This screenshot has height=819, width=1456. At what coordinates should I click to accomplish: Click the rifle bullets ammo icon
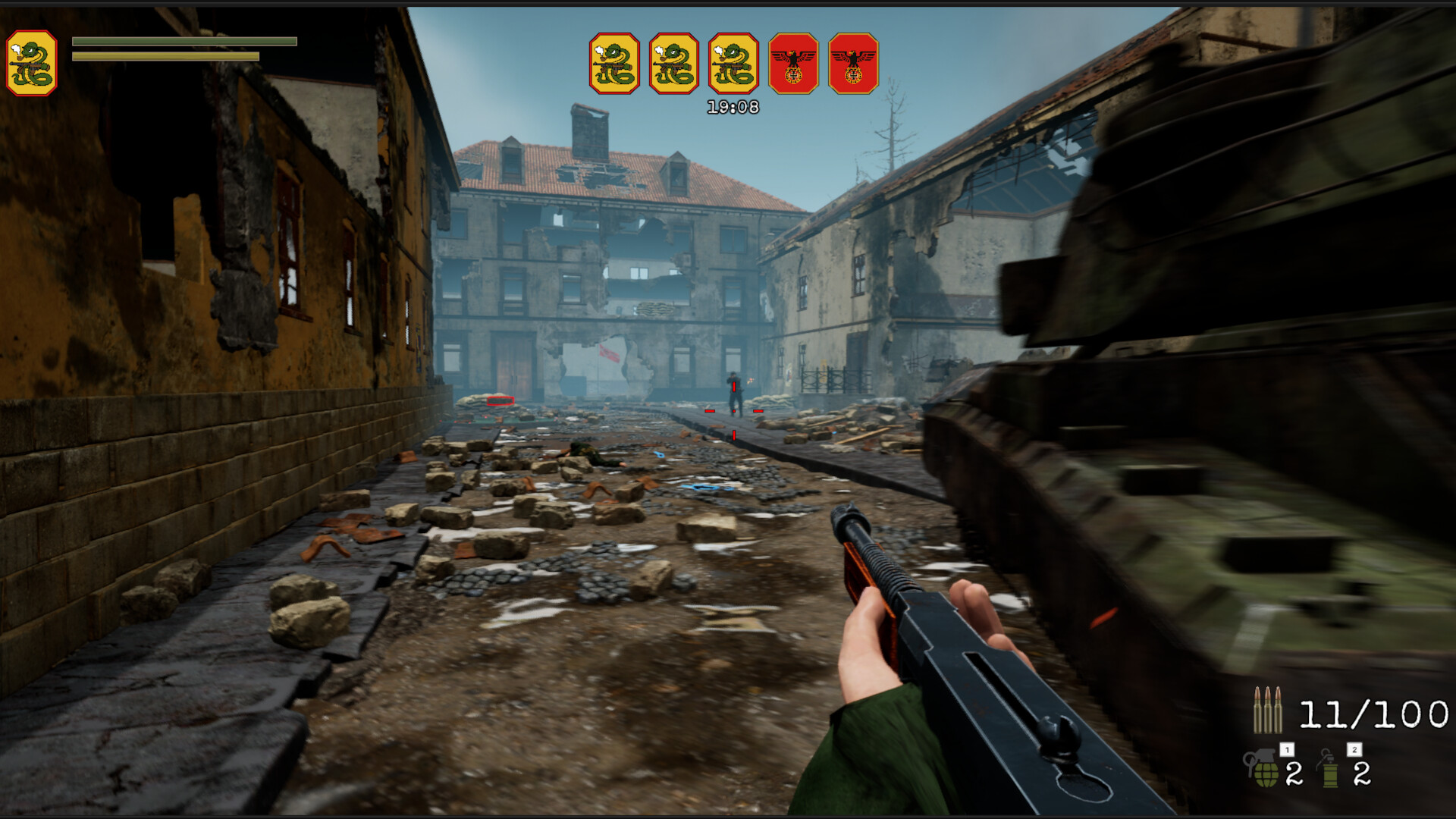[1268, 713]
